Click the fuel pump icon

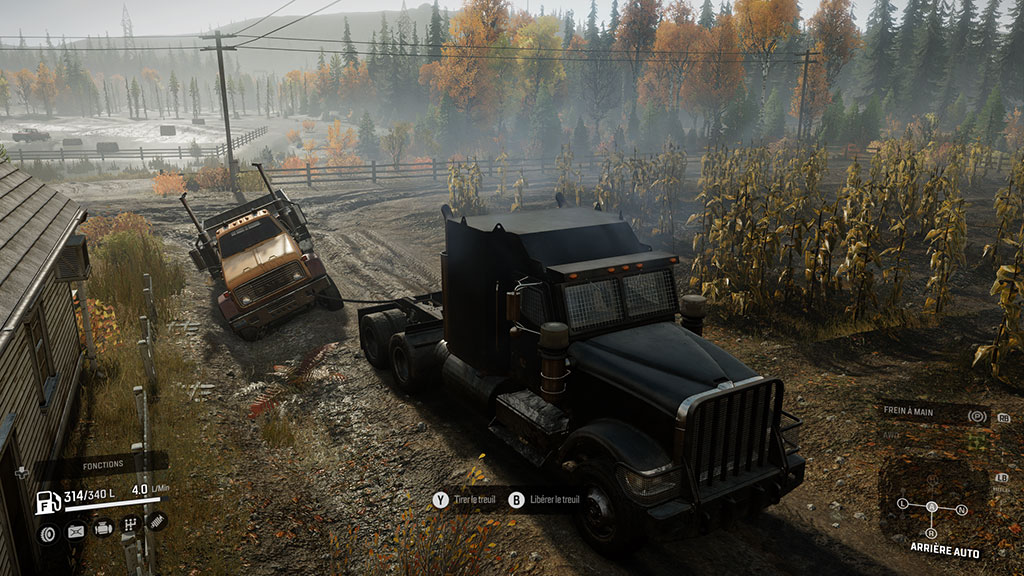48,502
